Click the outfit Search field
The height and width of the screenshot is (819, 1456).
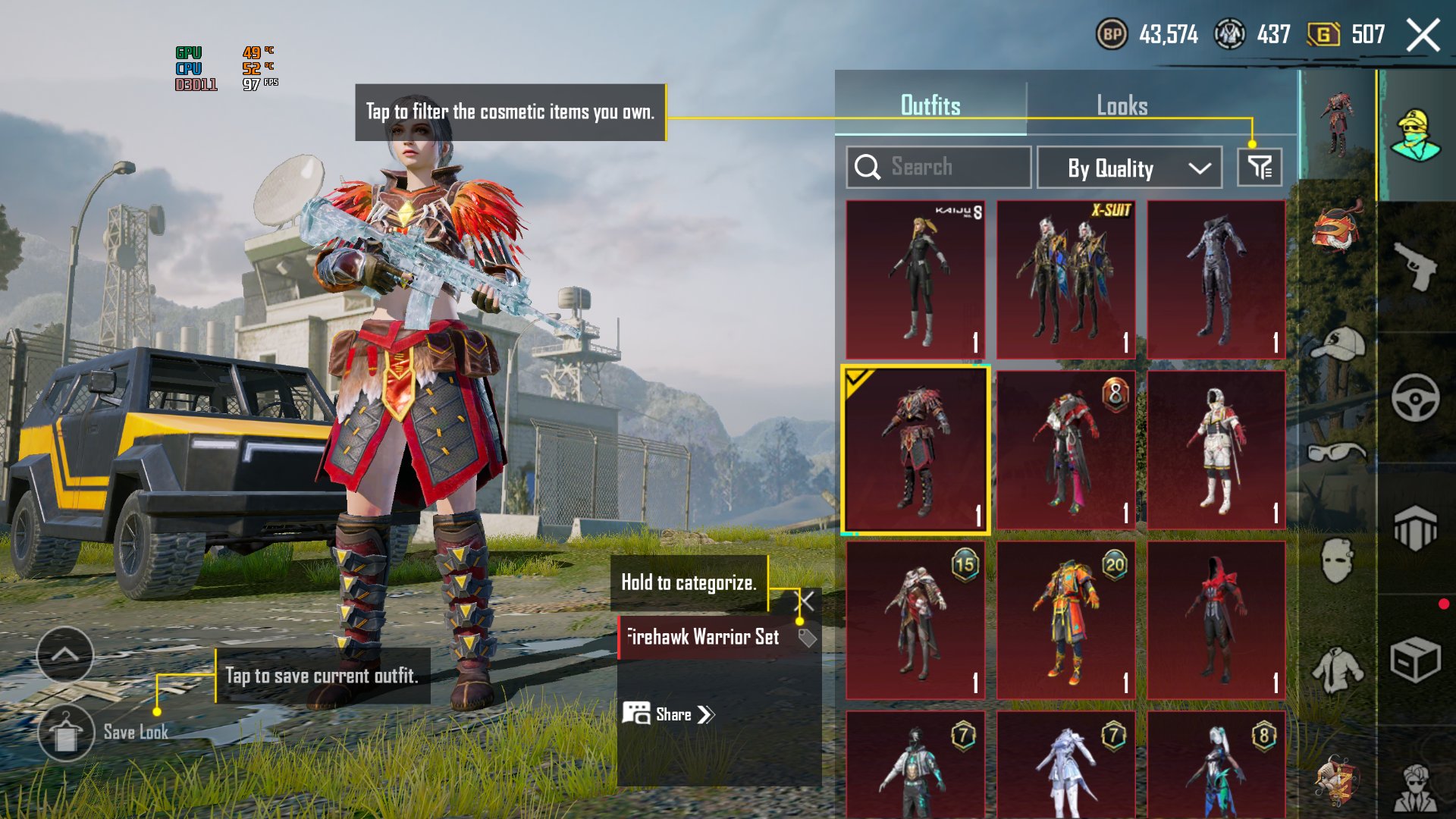click(938, 167)
